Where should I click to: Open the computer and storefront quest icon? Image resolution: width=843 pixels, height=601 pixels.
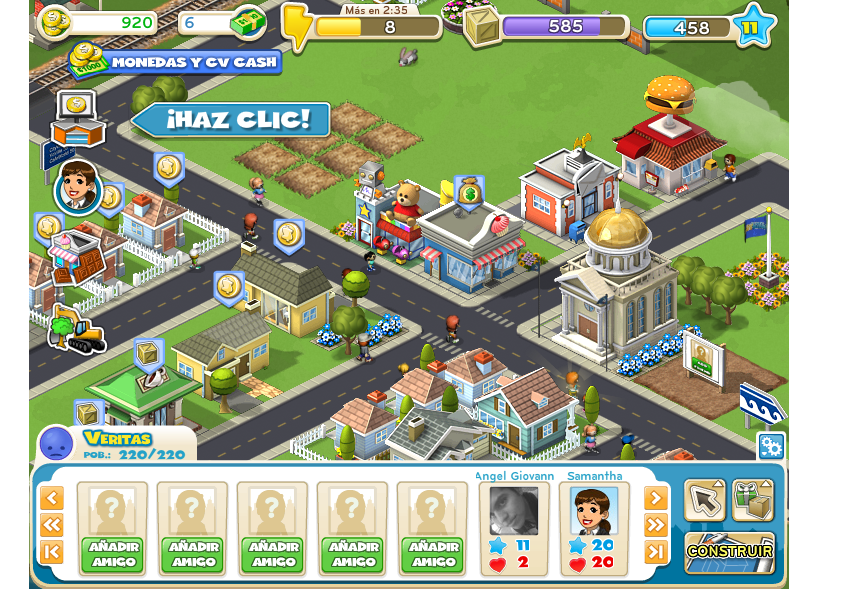point(77,119)
